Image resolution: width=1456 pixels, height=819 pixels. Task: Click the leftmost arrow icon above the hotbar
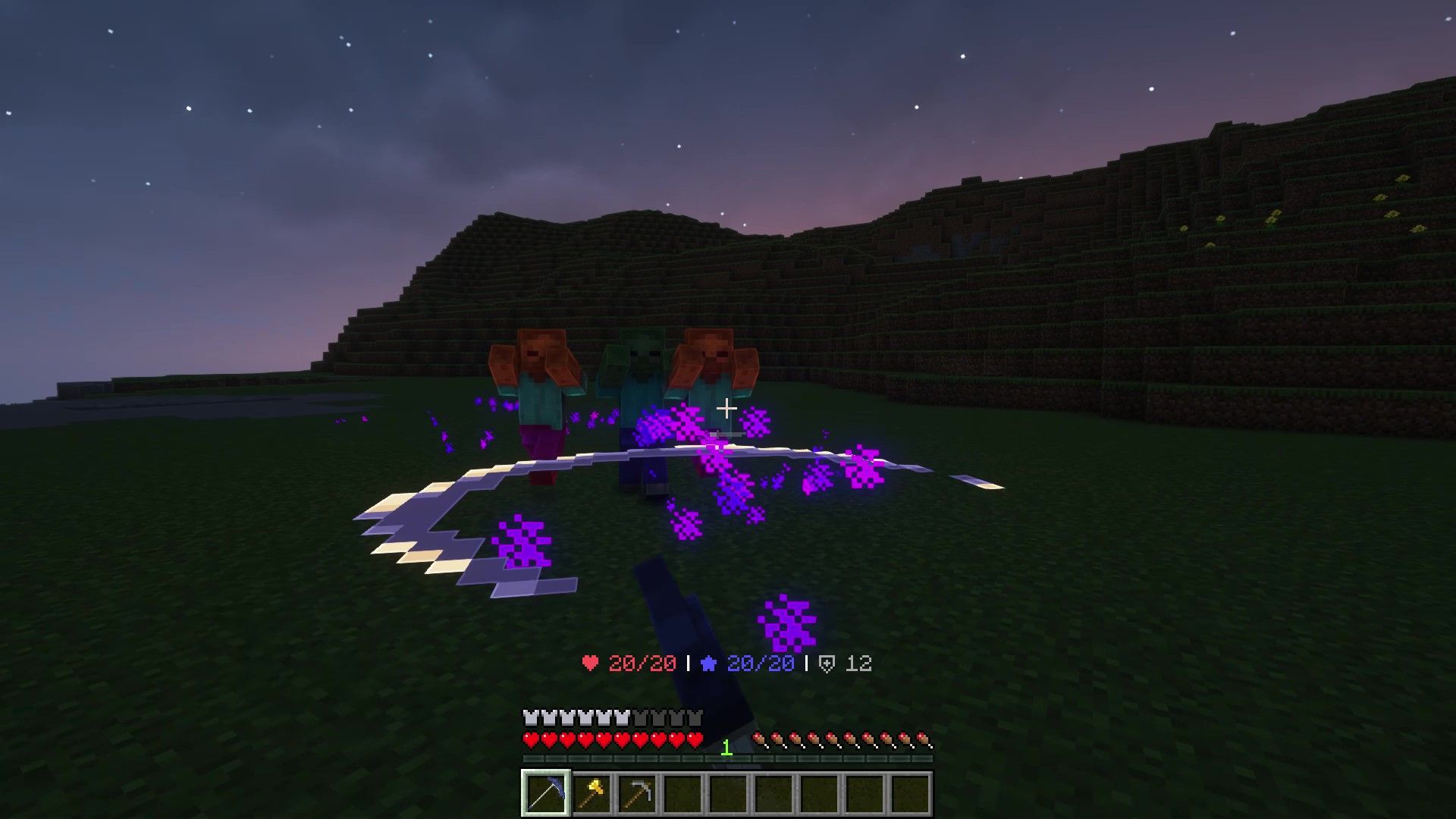tap(759, 739)
